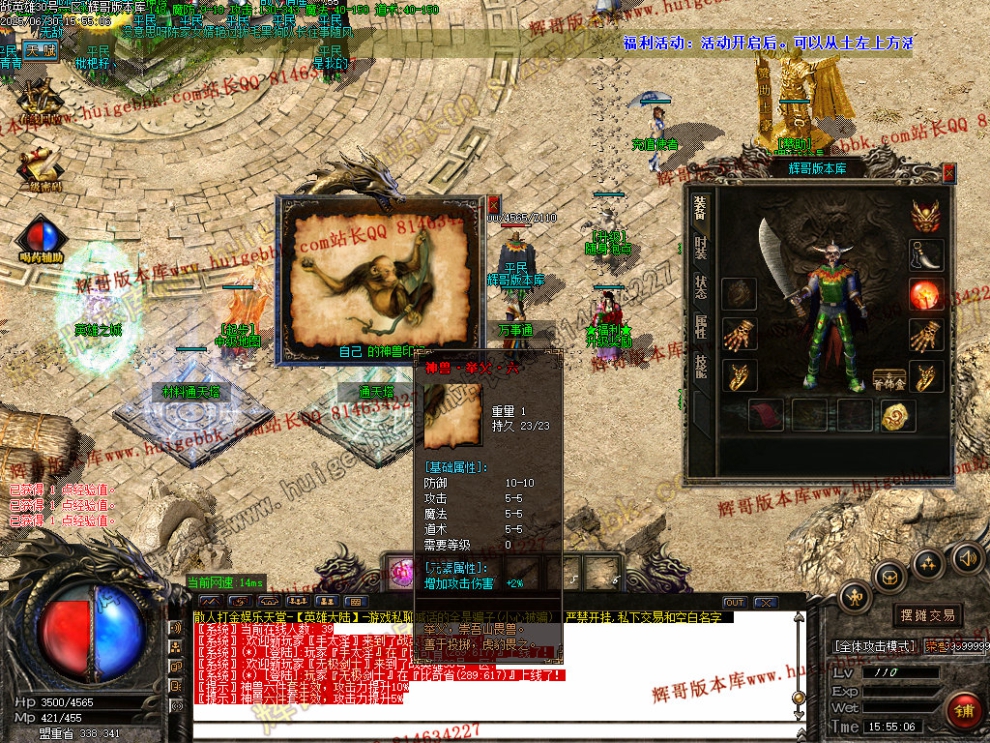This screenshot has height=743, width=990.
Task: Select the red fire orb slot
Action: point(925,295)
